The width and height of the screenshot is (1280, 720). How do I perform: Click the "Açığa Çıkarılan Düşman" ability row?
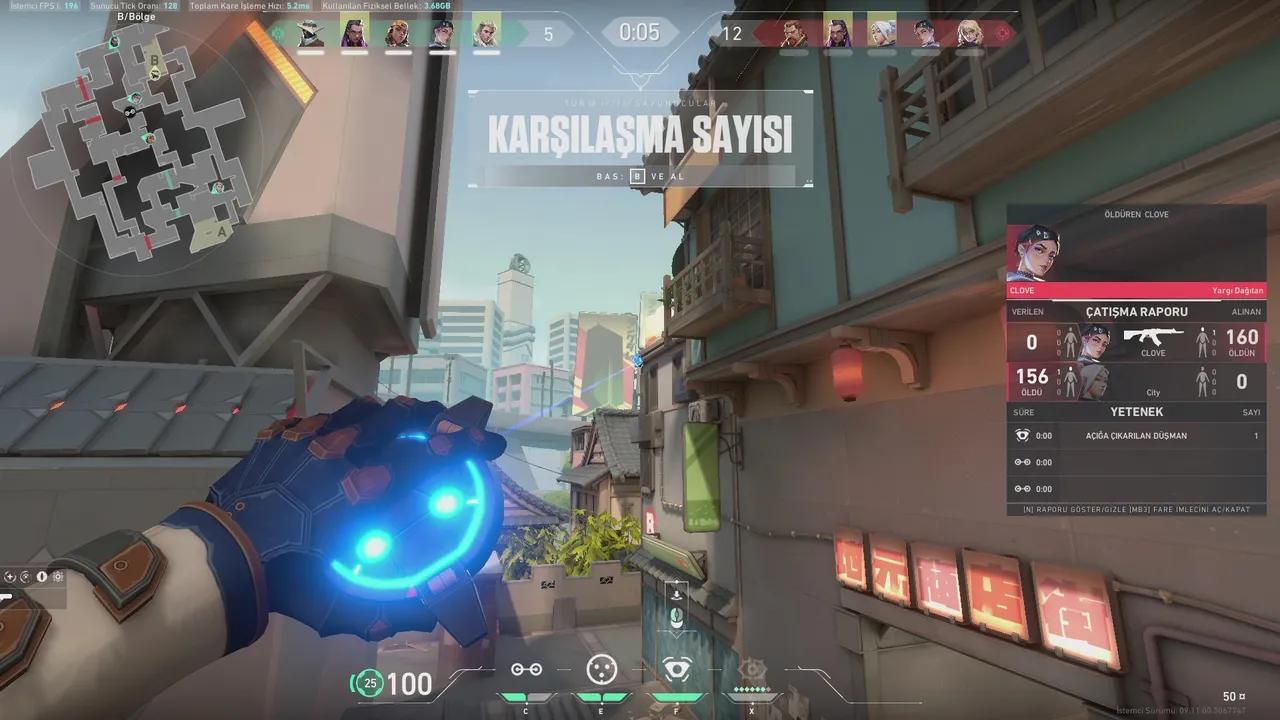(x=1136, y=436)
